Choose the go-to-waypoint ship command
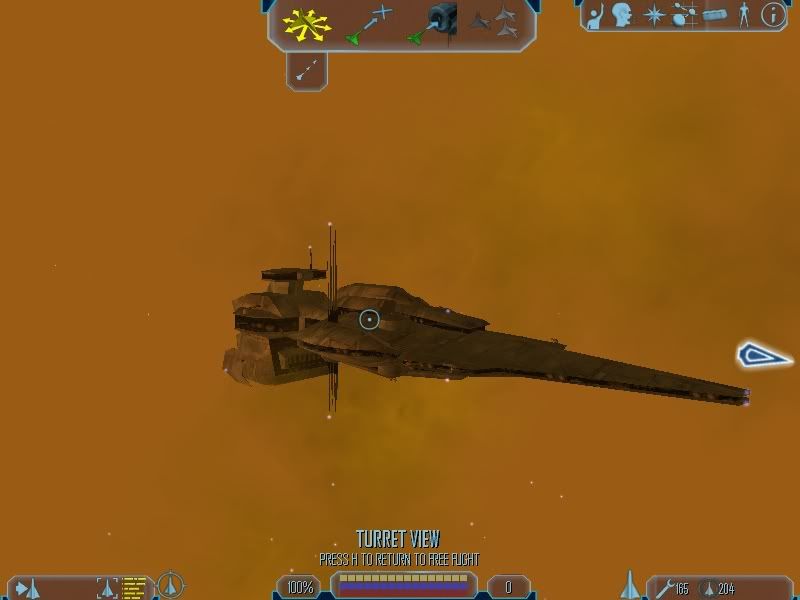This screenshot has width=800, height=600. (x=367, y=24)
